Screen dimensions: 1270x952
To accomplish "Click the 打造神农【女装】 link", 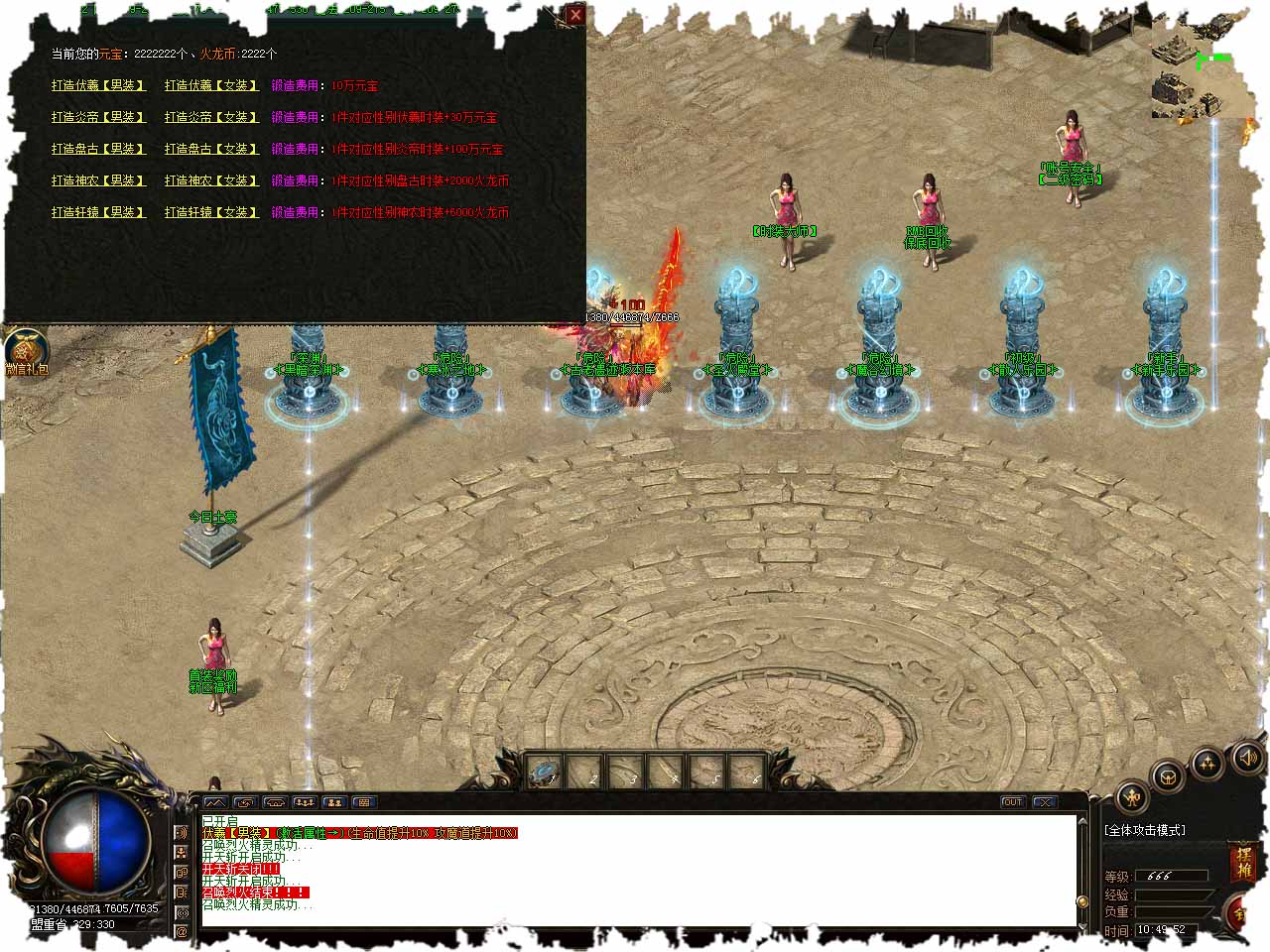I will coord(211,180).
